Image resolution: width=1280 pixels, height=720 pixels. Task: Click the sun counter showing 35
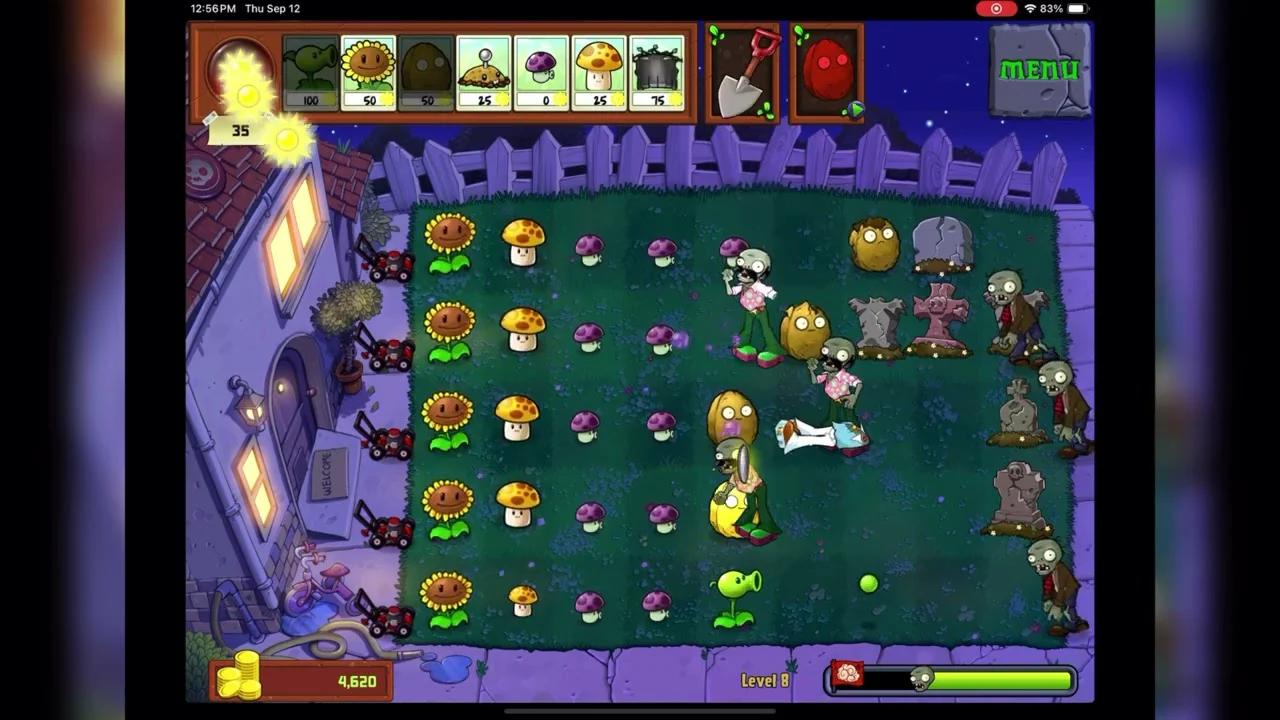[x=240, y=130]
